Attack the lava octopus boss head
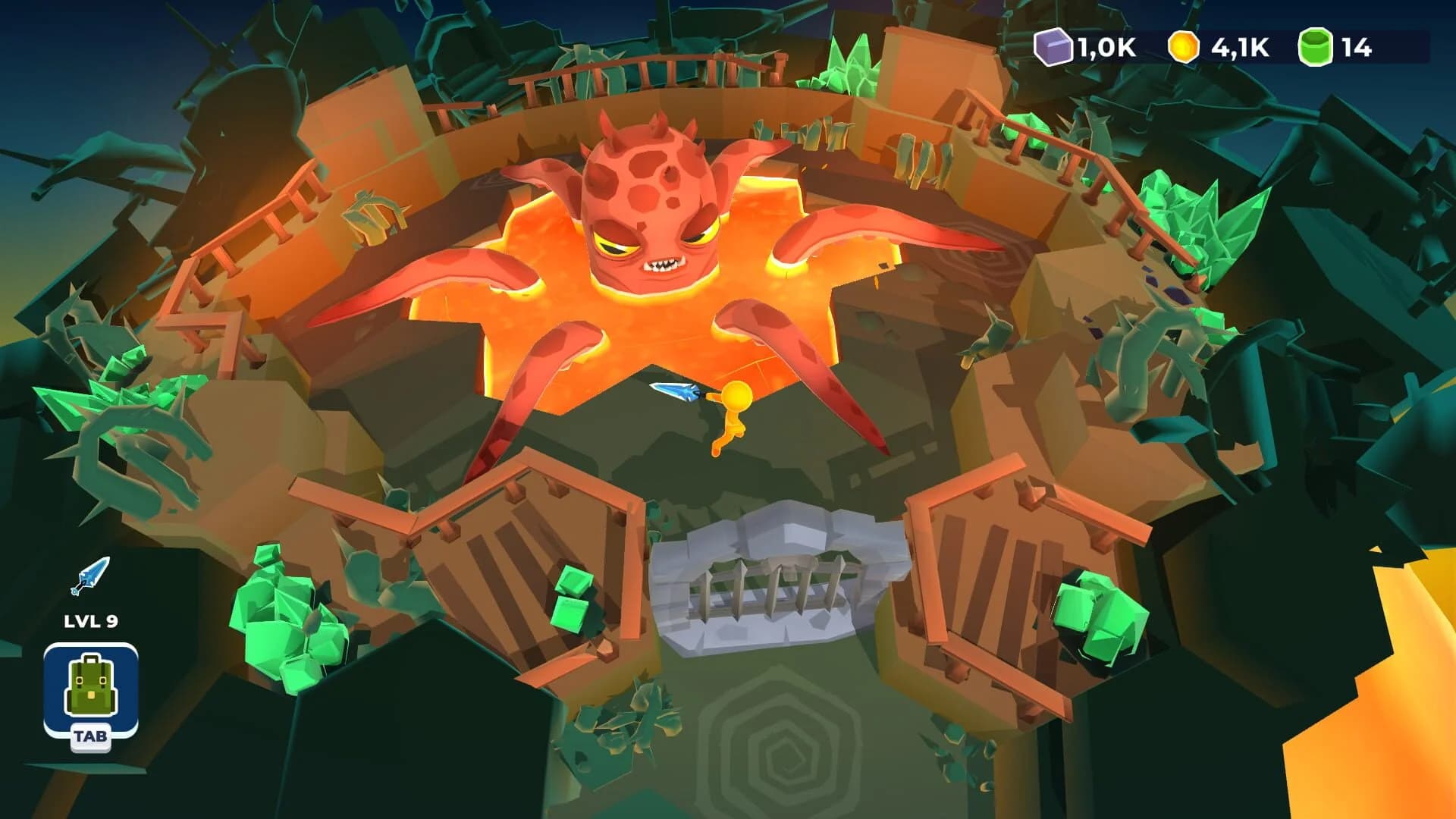 tap(652, 197)
